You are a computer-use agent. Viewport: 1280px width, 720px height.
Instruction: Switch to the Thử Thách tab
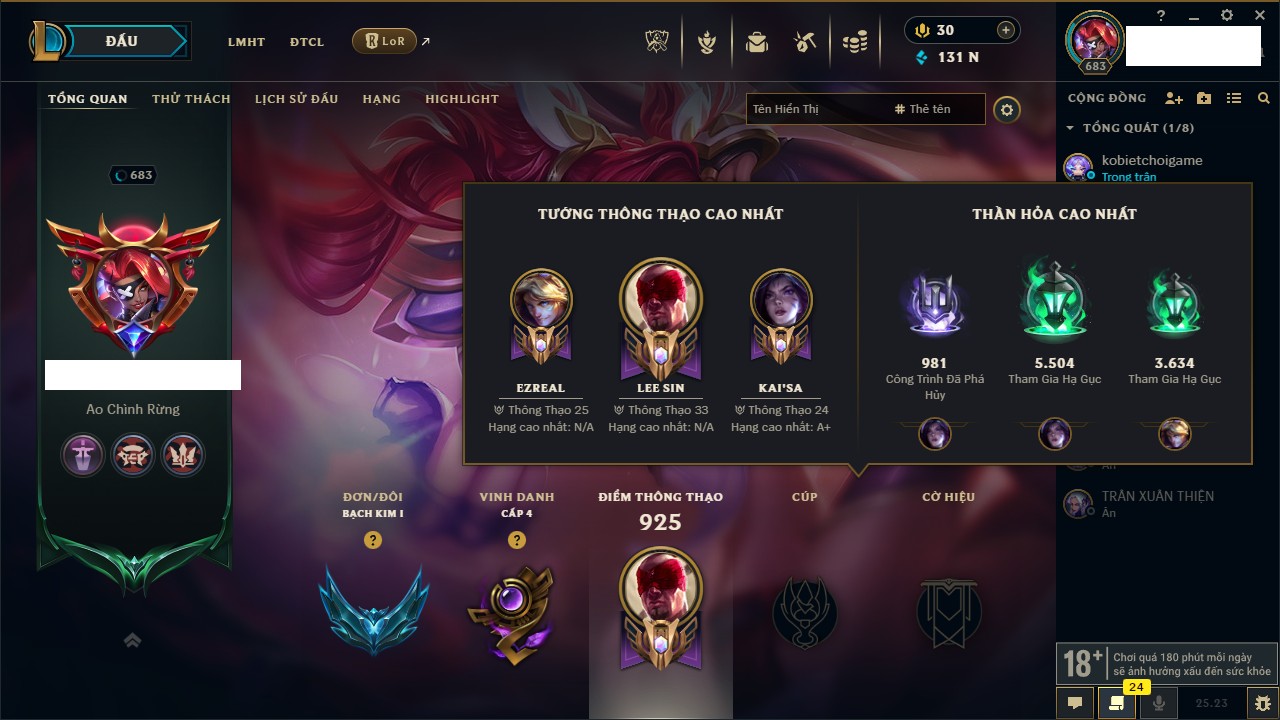(191, 99)
